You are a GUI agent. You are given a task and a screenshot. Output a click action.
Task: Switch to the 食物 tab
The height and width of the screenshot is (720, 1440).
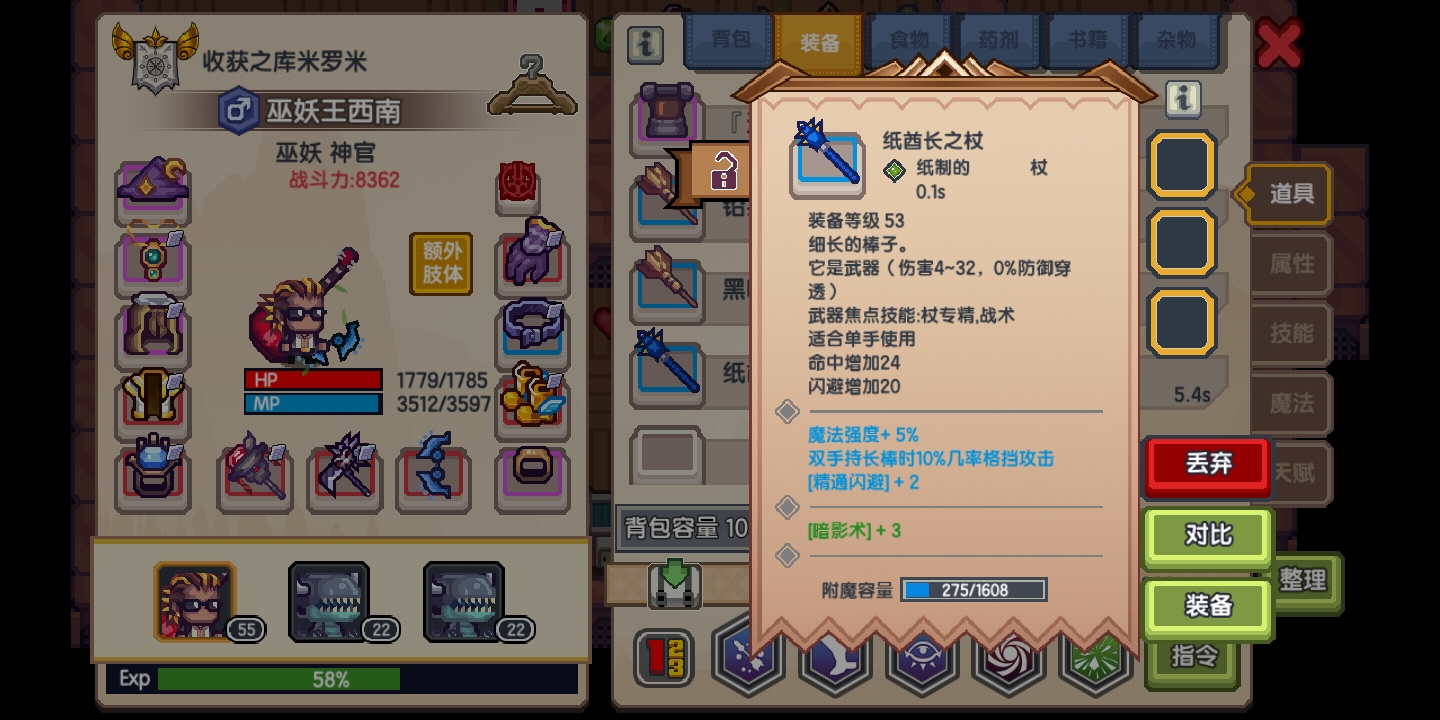tap(909, 40)
